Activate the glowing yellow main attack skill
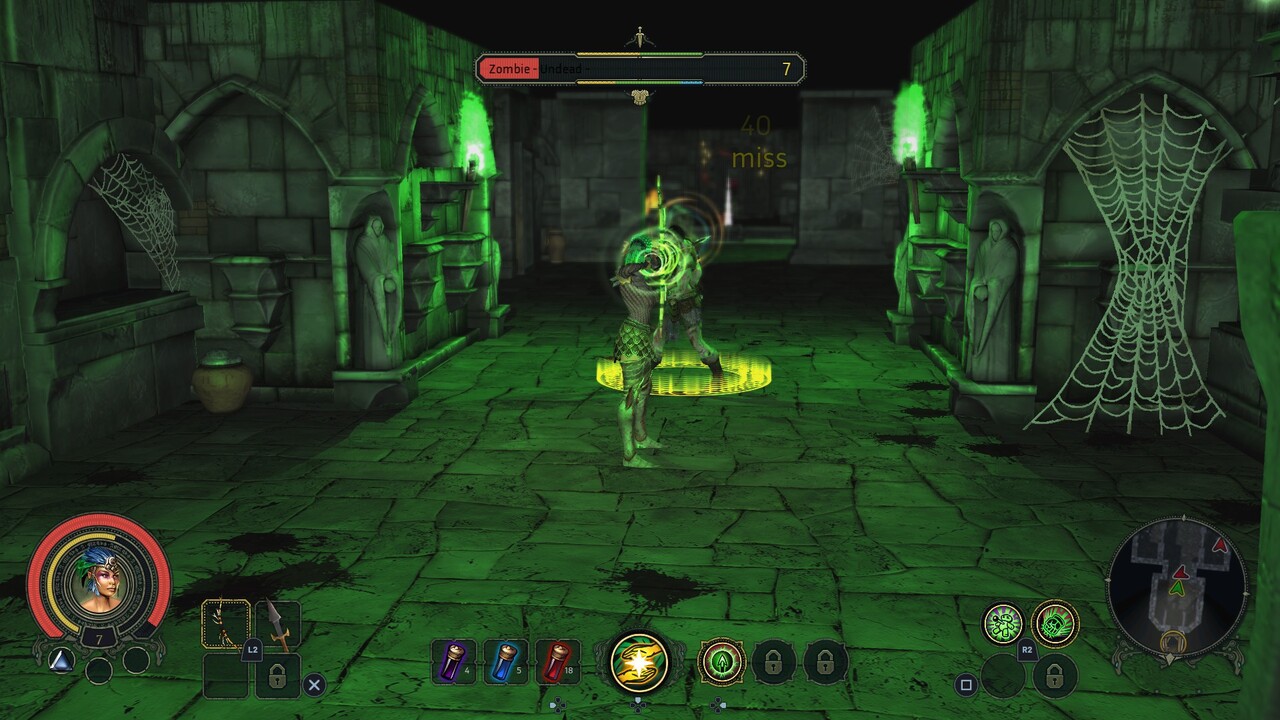This screenshot has height=720, width=1280. 640,661
